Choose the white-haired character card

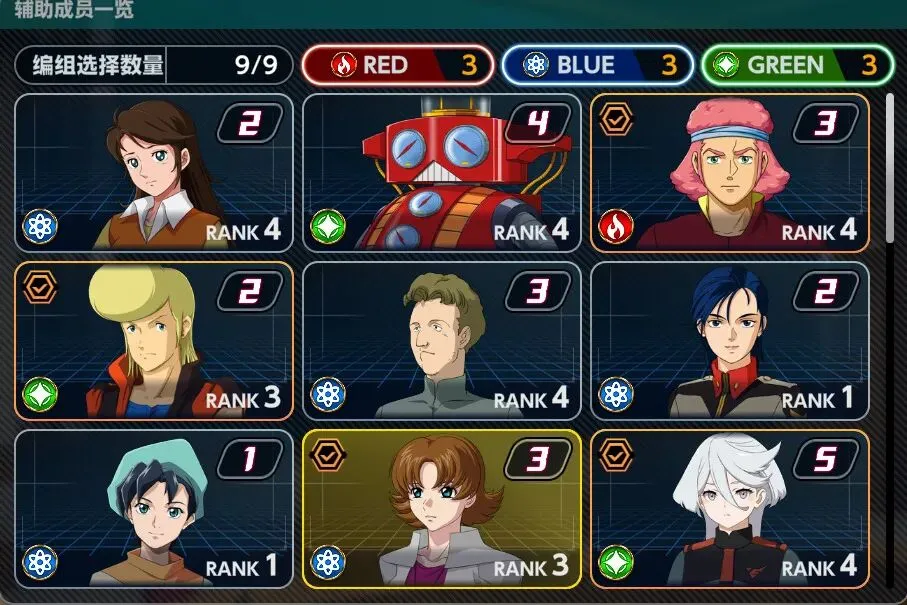pos(729,509)
